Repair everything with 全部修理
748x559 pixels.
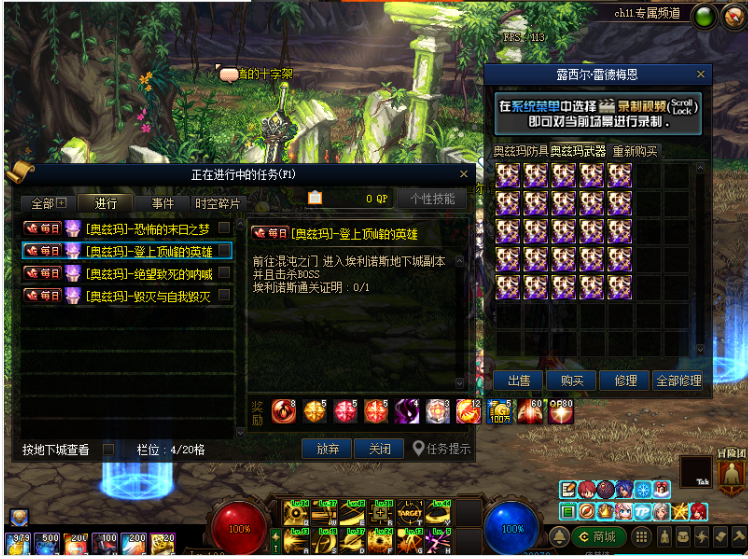[678, 380]
